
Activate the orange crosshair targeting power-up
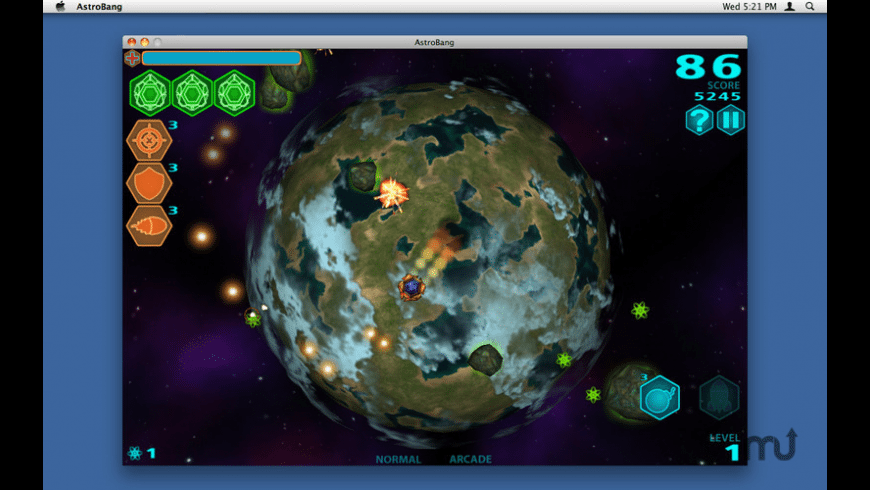pos(149,141)
